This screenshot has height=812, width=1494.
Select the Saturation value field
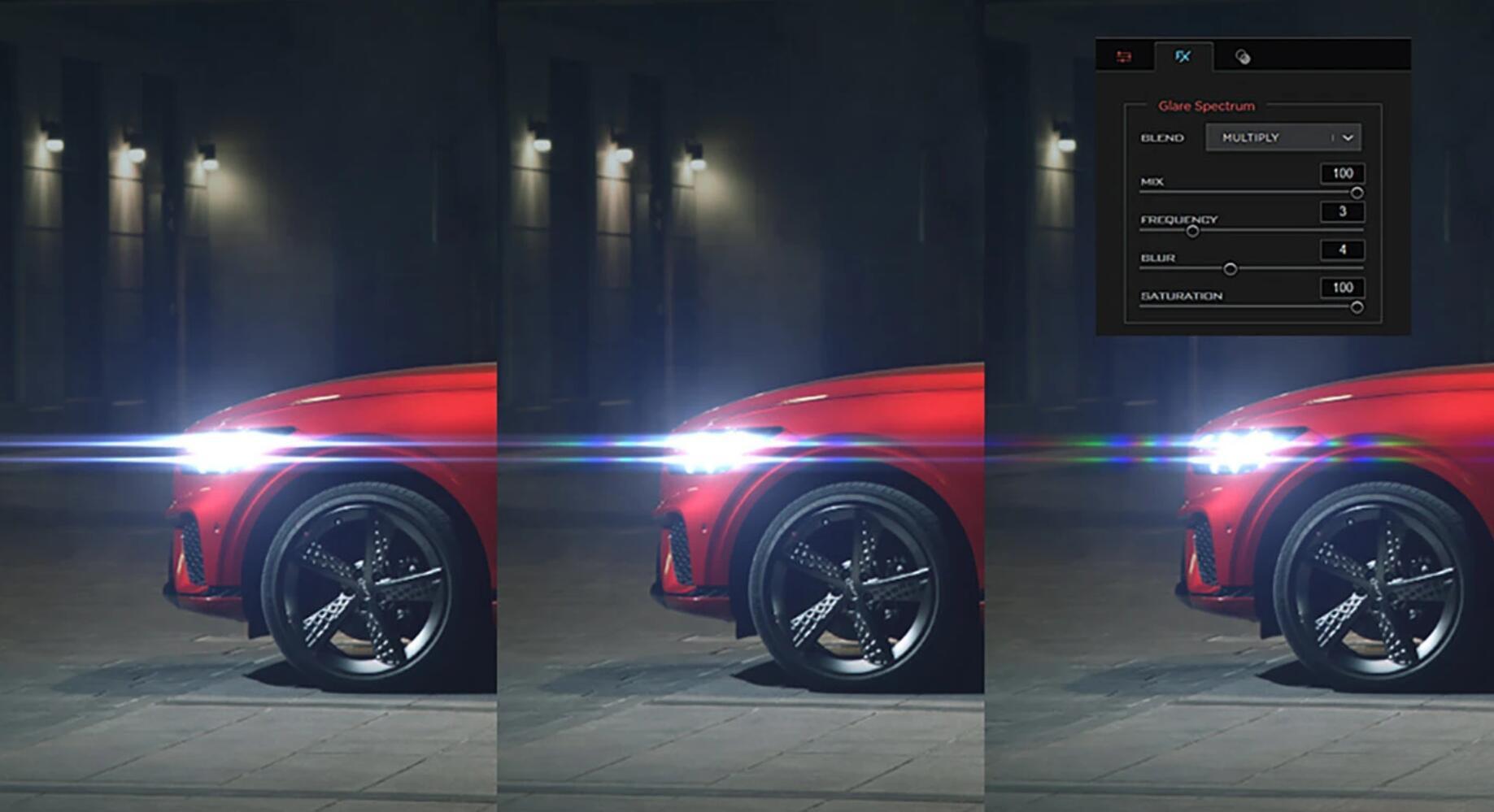coord(1342,288)
